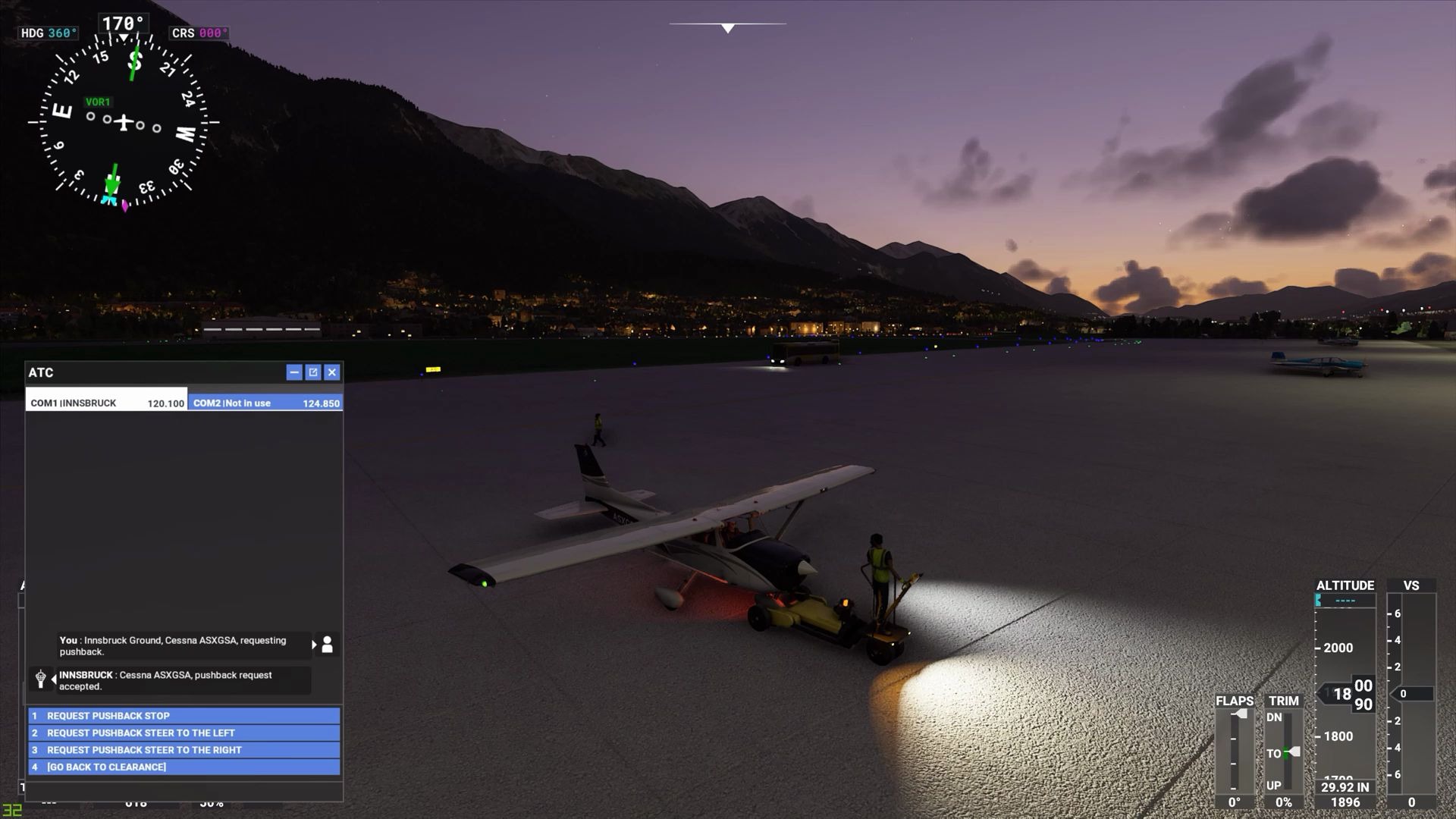Switch to COM1 Innsbruck frequency tab
1456x819 pixels.
point(107,403)
